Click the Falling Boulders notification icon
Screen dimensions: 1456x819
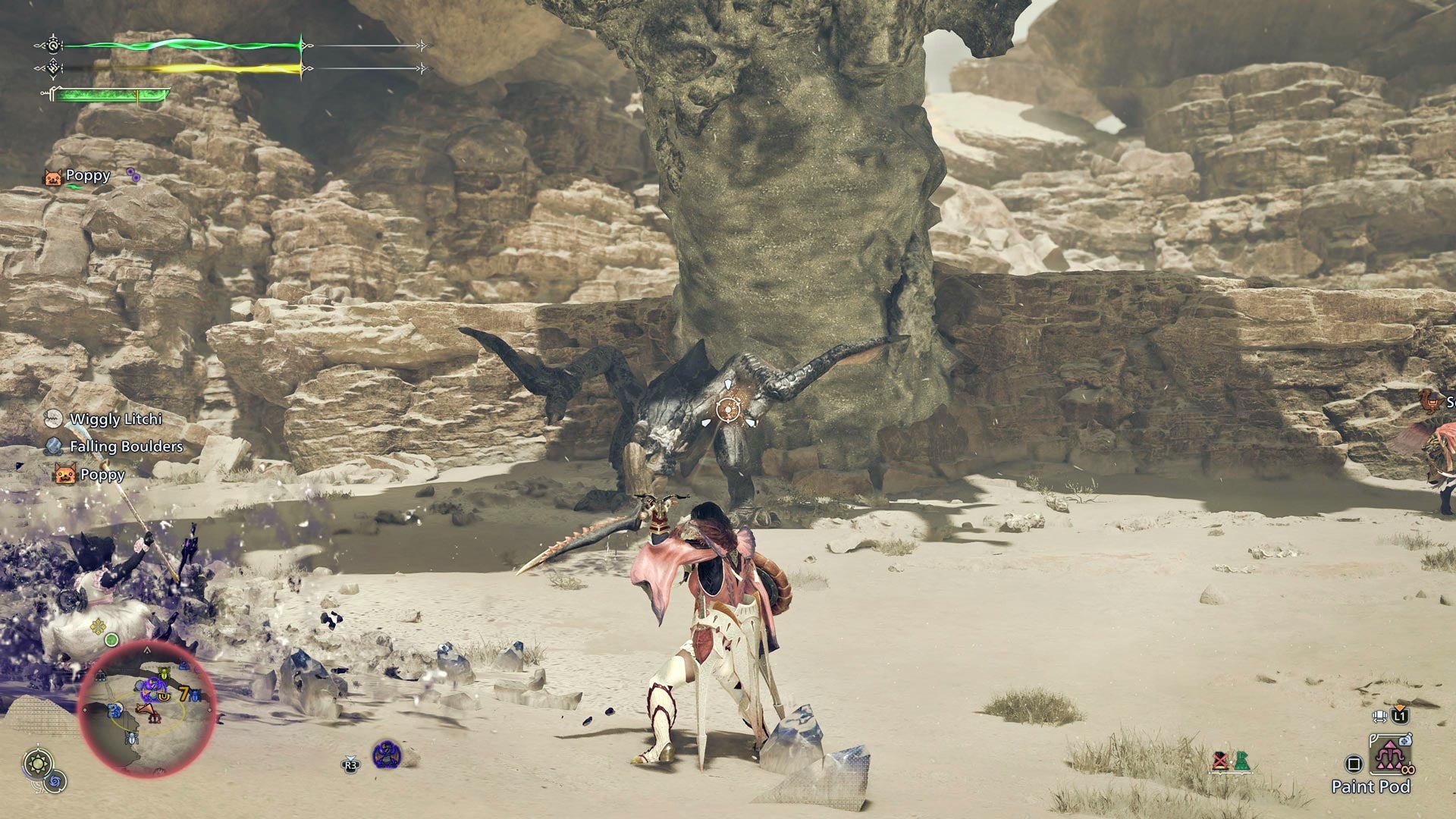pos(54,447)
